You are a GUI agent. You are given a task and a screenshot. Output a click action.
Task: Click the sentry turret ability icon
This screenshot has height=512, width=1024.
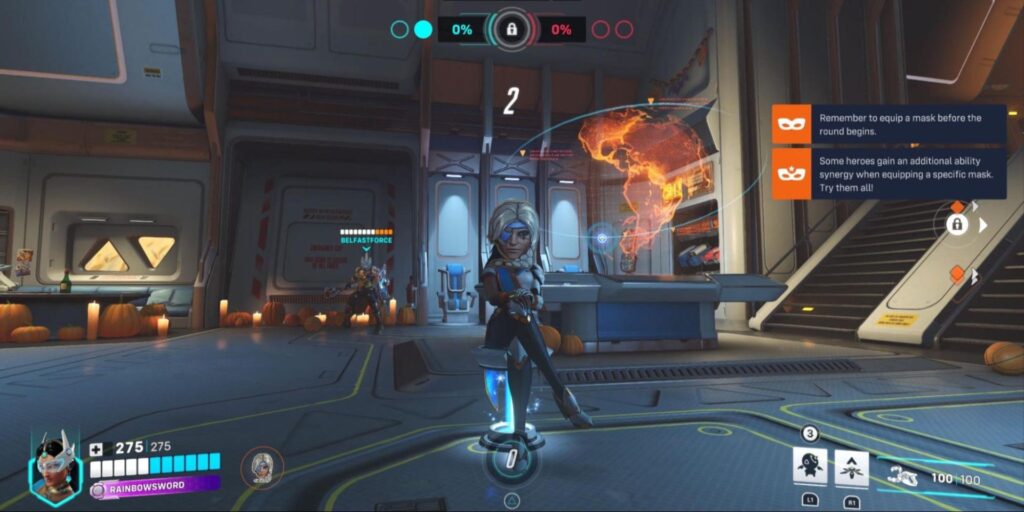point(809,466)
